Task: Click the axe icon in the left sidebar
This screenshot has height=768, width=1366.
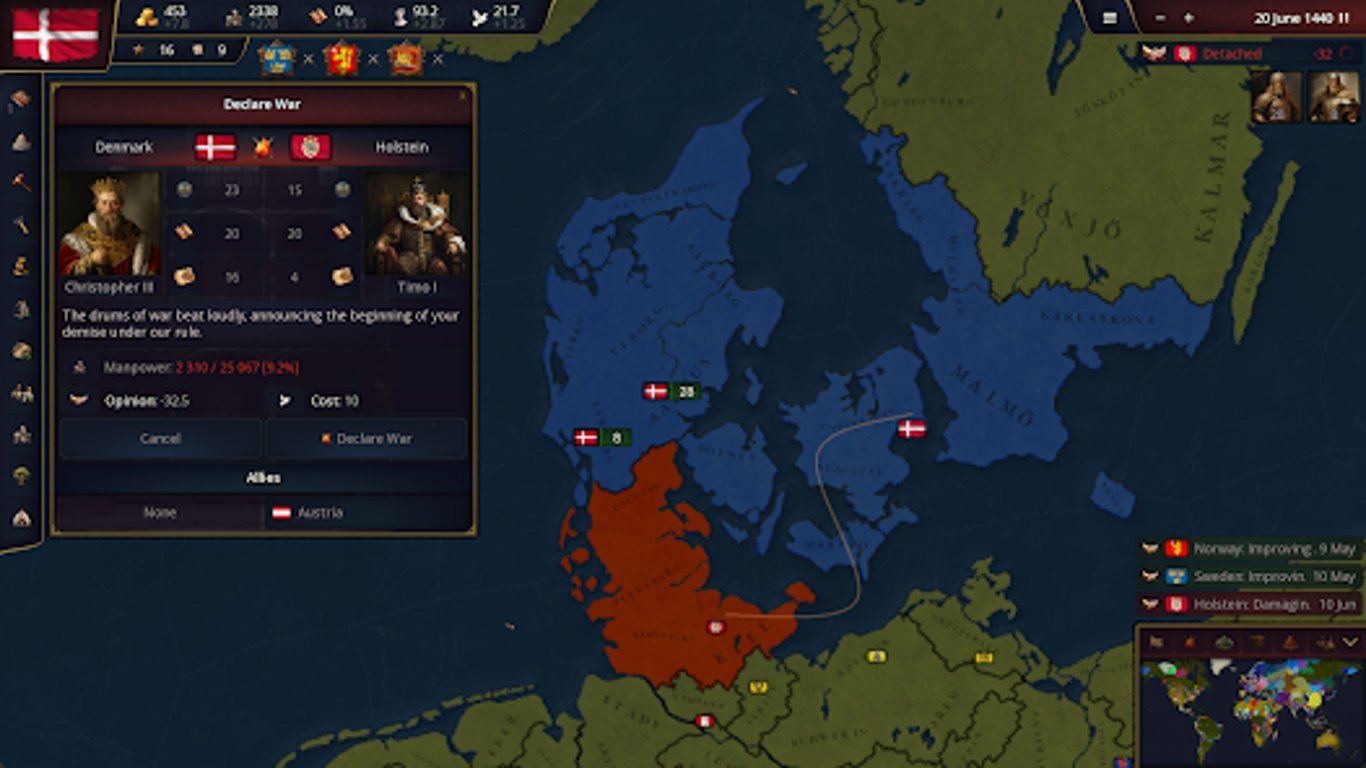Action: [17, 223]
